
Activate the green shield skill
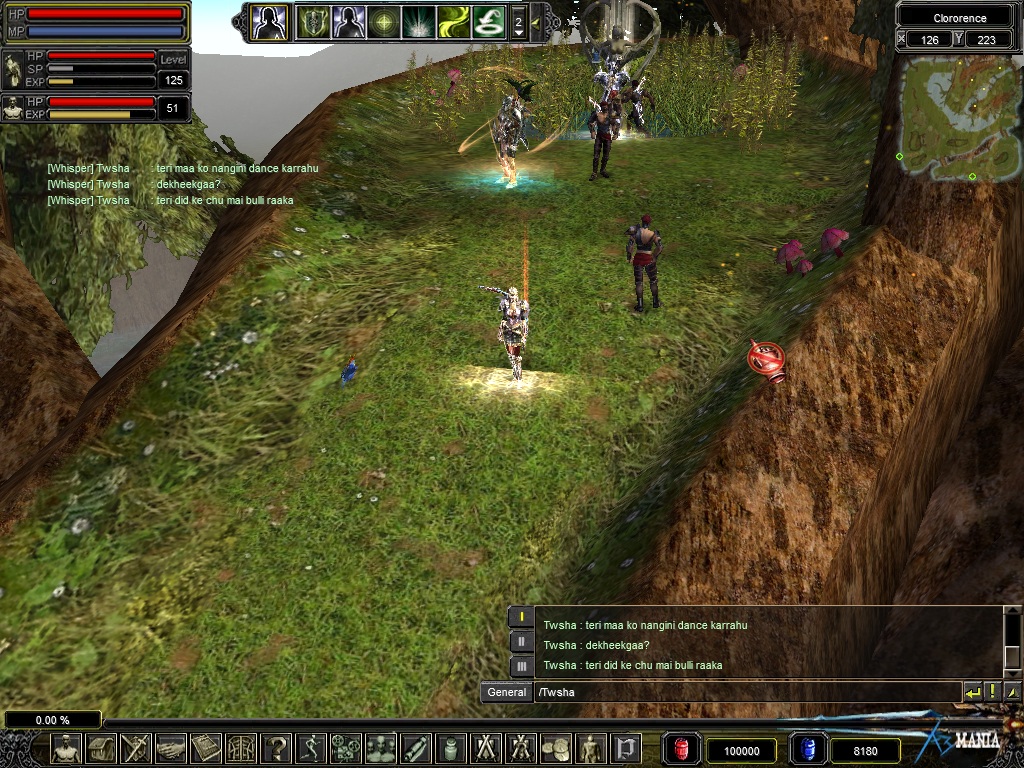pos(313,21)
